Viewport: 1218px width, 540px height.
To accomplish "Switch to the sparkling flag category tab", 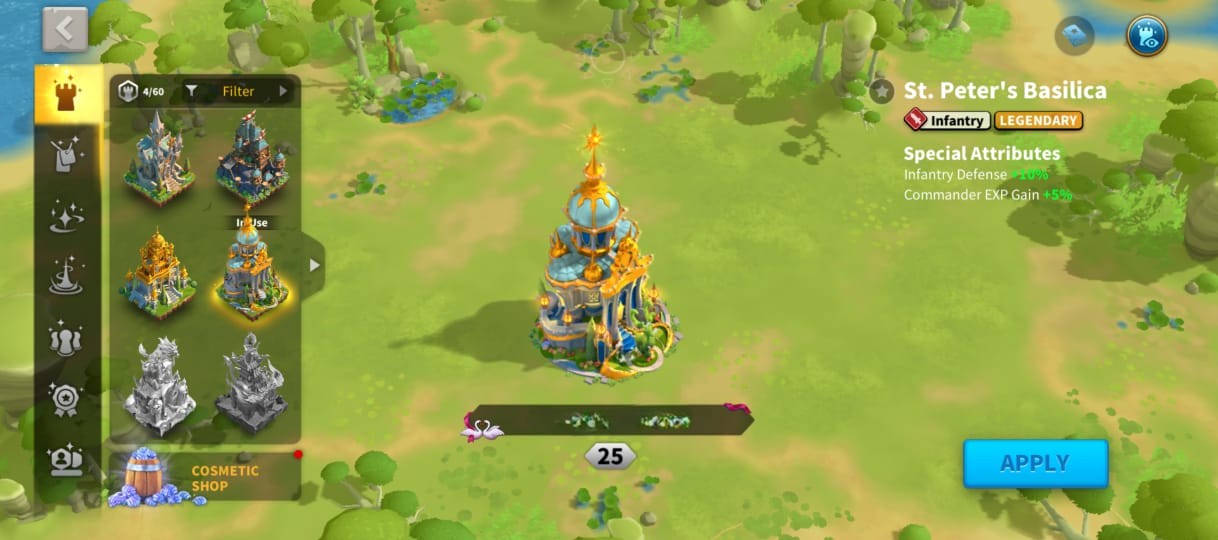I will tap(67, 154).
